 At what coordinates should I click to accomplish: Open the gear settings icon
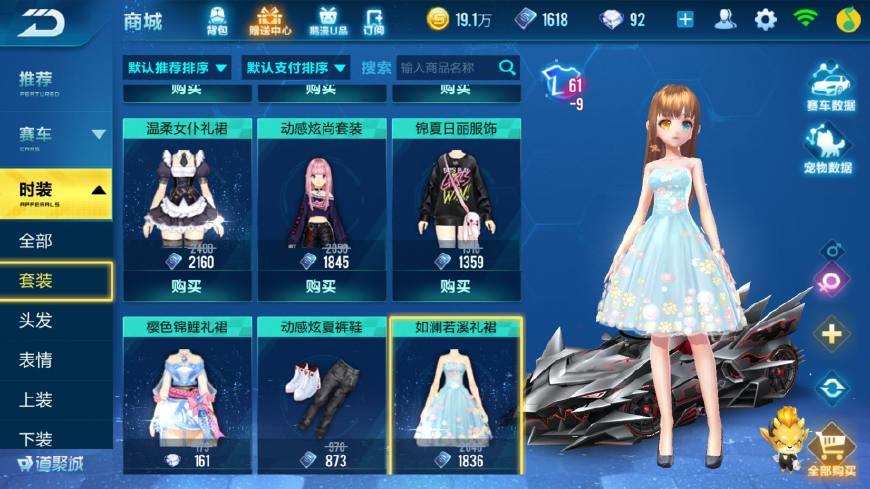coord(766,19)
